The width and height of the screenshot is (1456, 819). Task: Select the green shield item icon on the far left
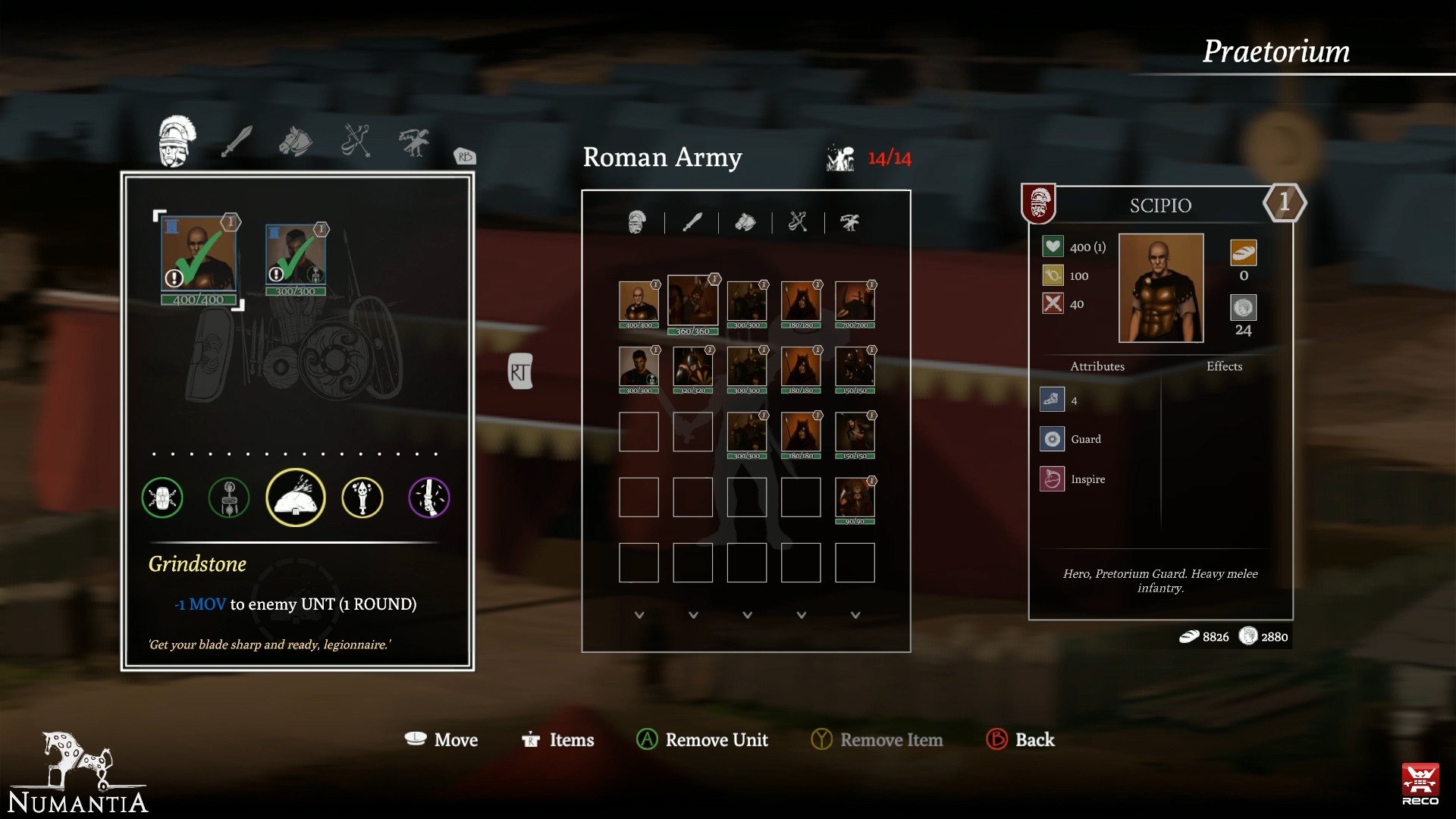[162, 497]
